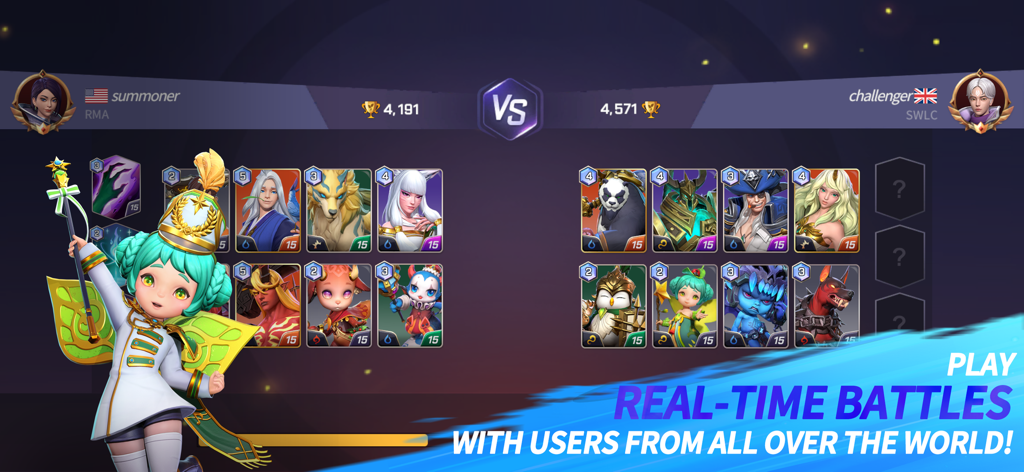Select the purple claw spell card

click(116, 186)
